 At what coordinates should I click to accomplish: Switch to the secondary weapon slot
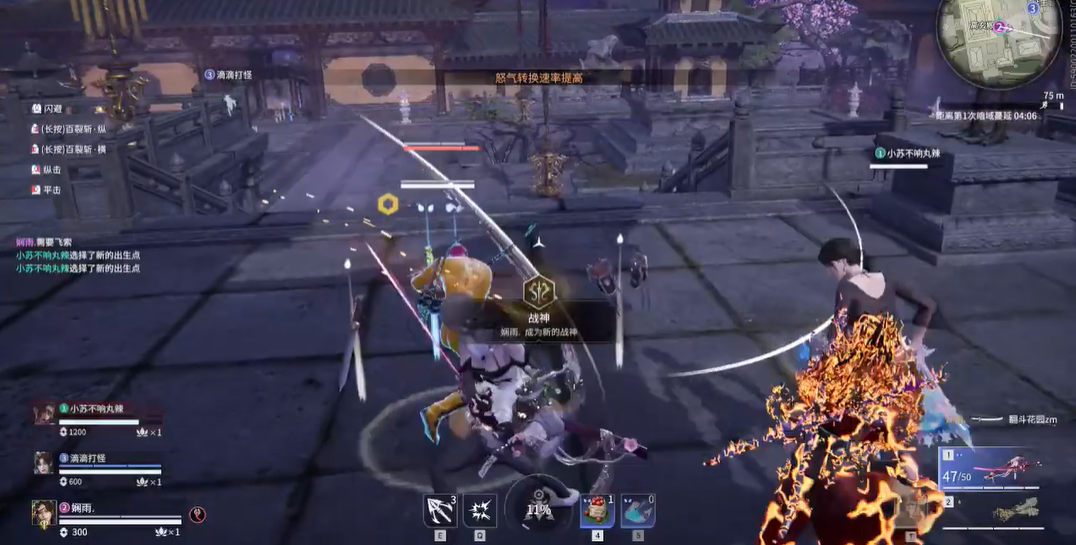[990, 511]
